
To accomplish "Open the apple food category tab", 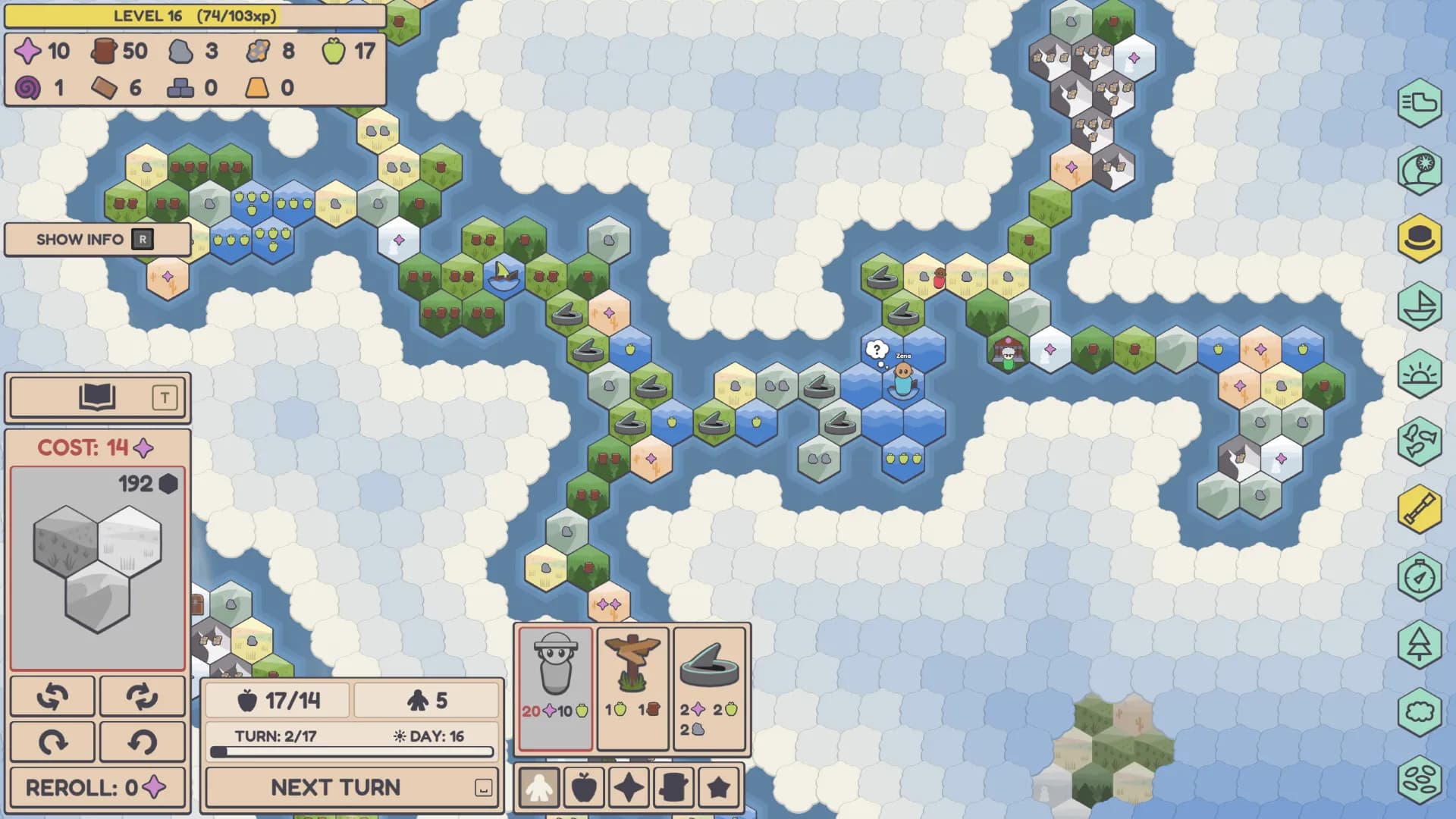I will (x=584, y=787).
